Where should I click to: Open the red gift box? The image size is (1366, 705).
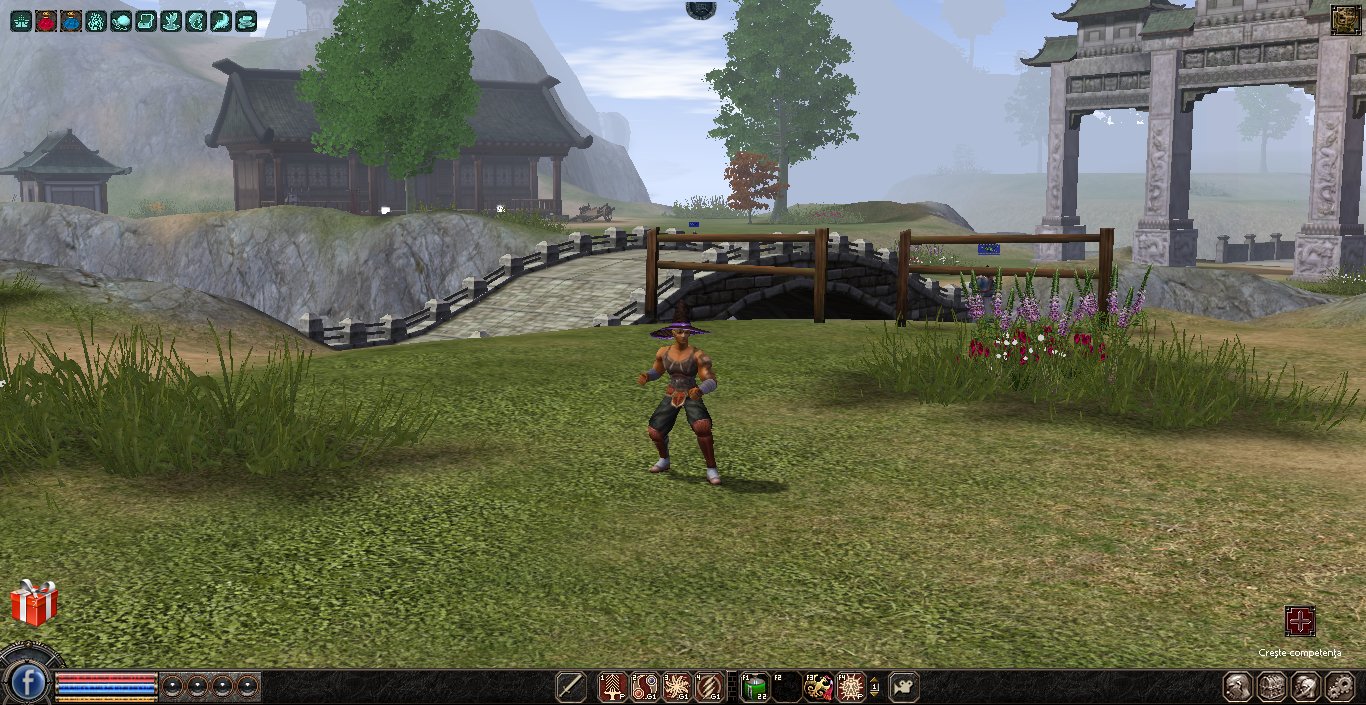34,603
